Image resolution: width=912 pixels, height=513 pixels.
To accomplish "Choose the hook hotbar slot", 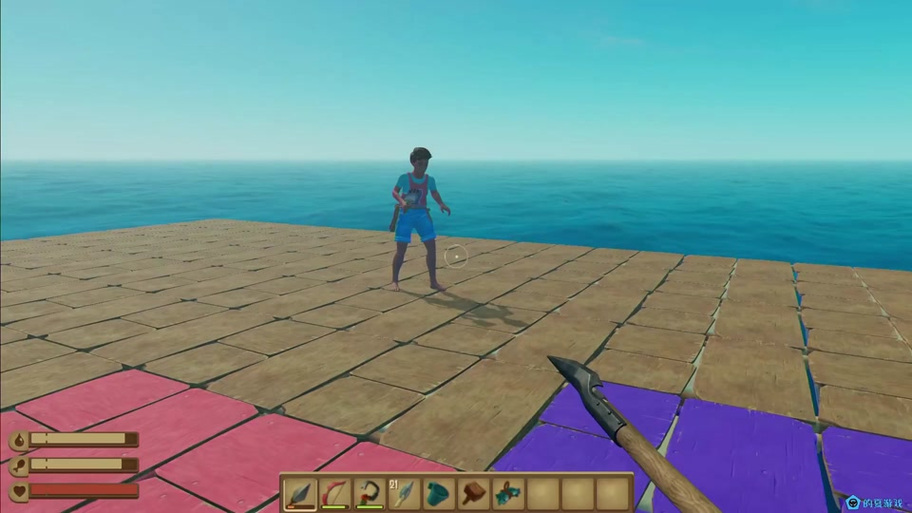I will 370,493.
